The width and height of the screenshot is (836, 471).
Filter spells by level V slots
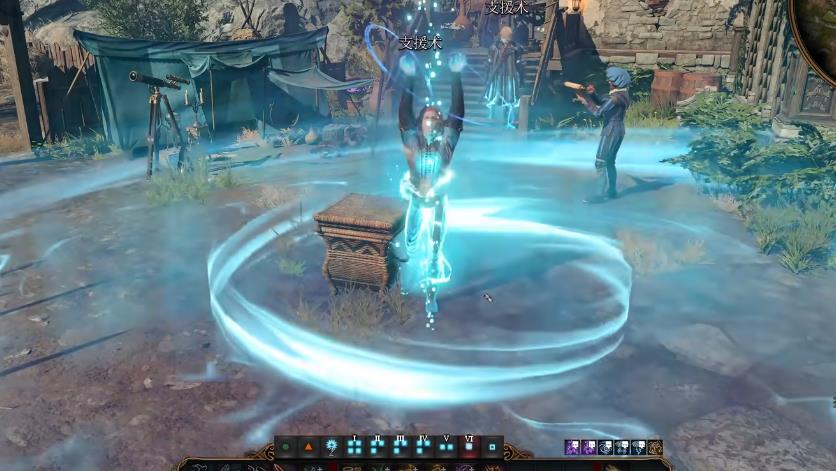tap(446, 447)
